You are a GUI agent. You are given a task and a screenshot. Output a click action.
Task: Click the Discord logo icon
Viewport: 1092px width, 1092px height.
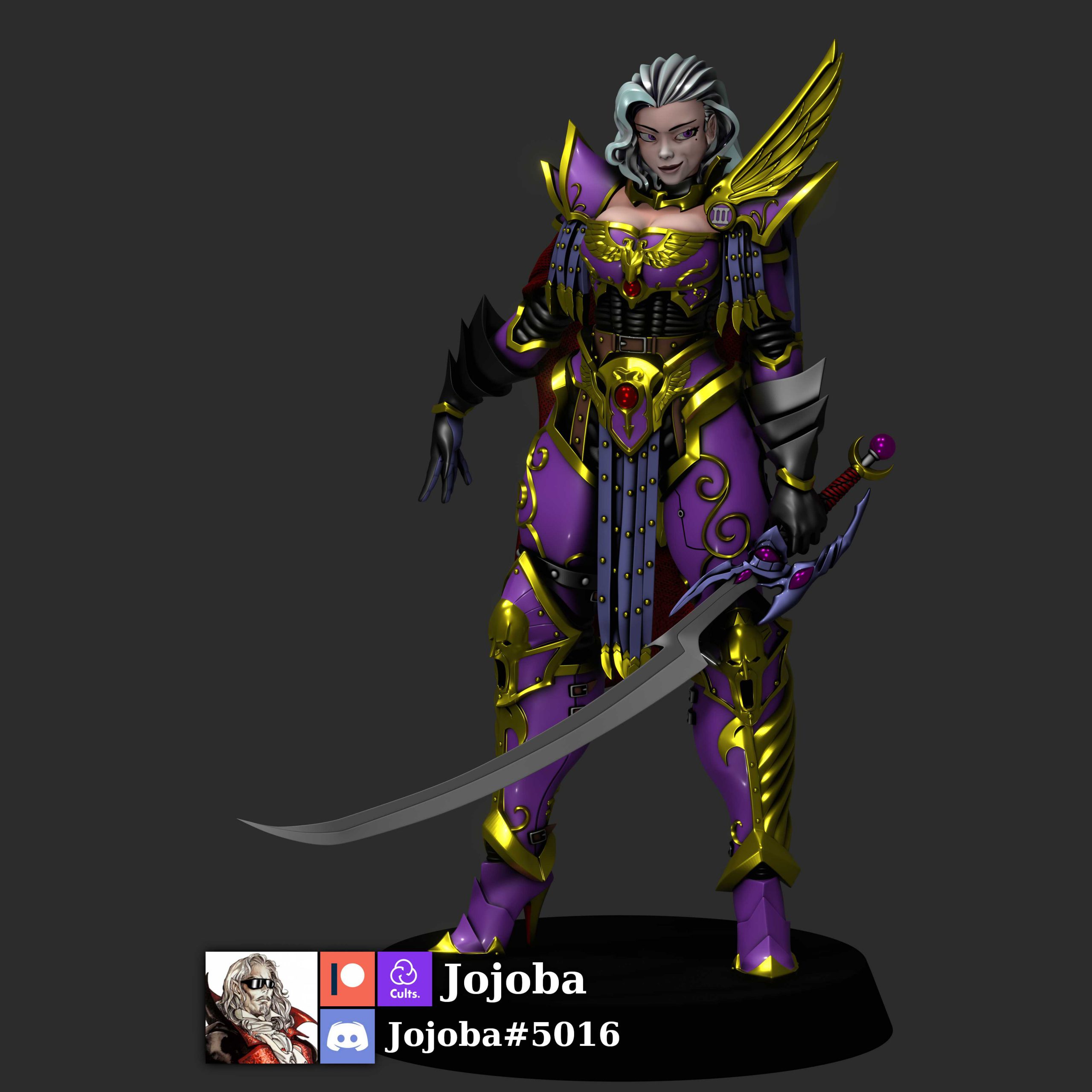[347, 1035]
